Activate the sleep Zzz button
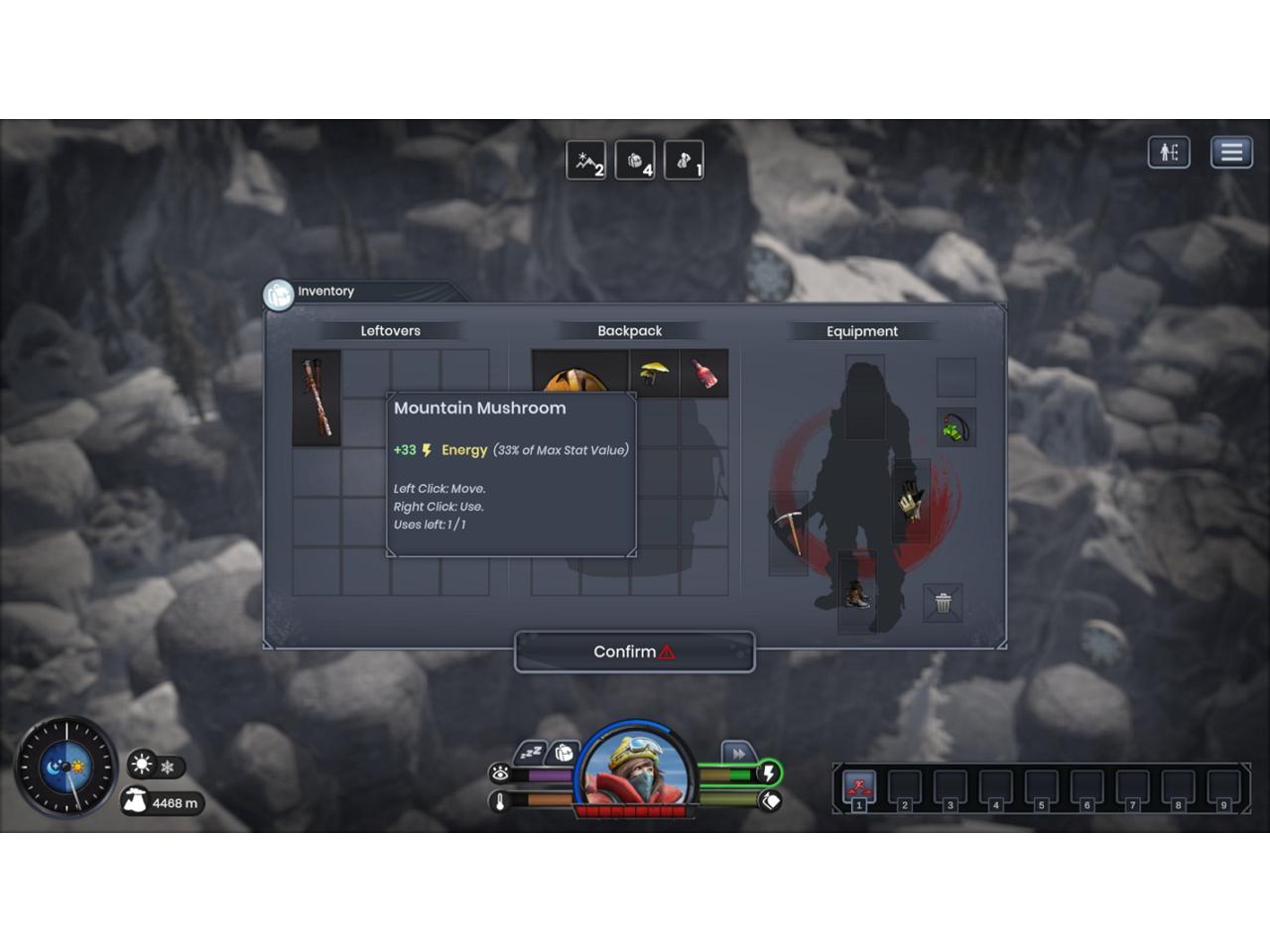Image resolution: width=1270 pixels, height=952 pixels. pyautogui.click(x=531, y=754)
